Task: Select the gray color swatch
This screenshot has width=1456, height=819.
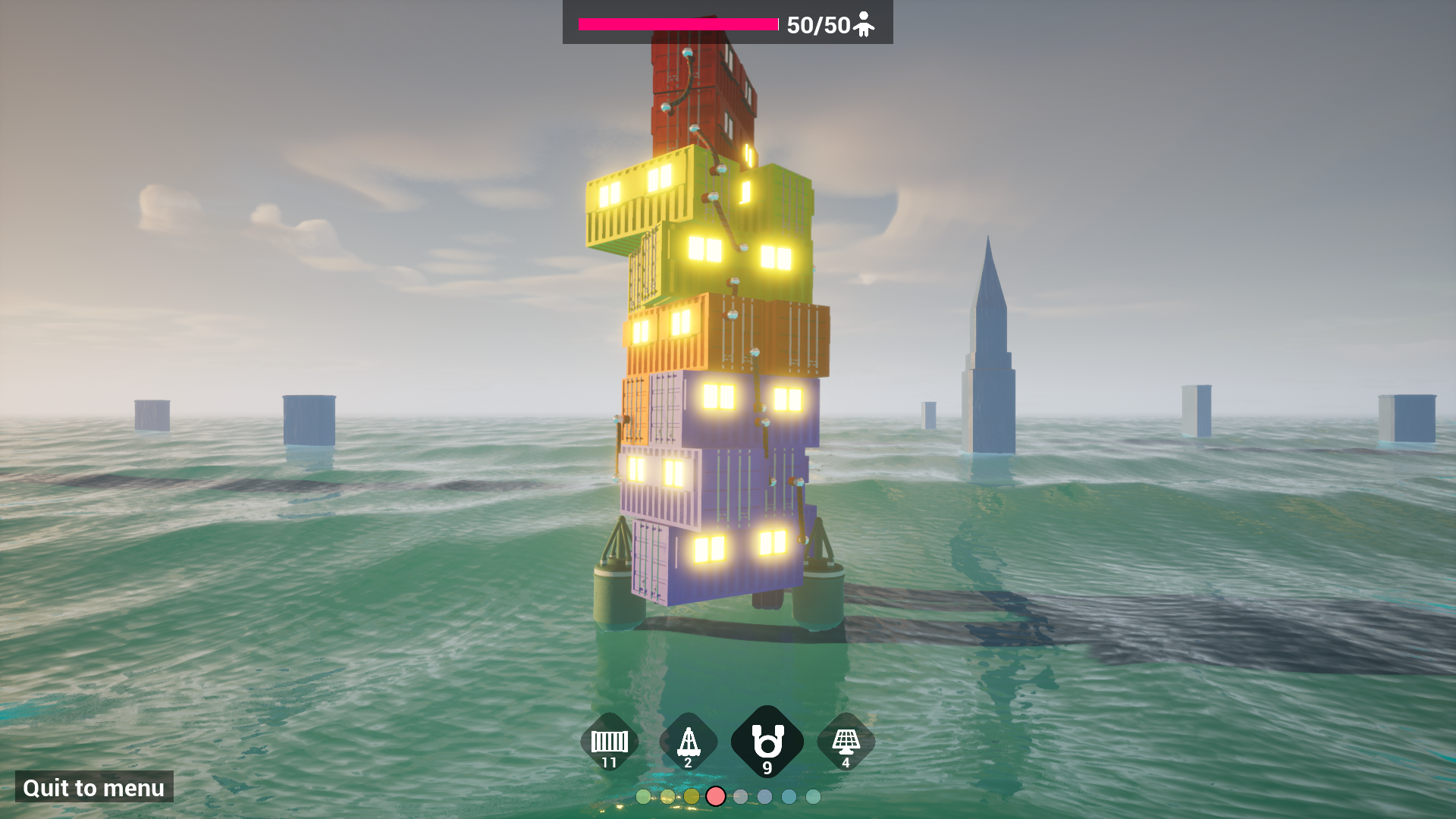Action: [x=740, y=798]
